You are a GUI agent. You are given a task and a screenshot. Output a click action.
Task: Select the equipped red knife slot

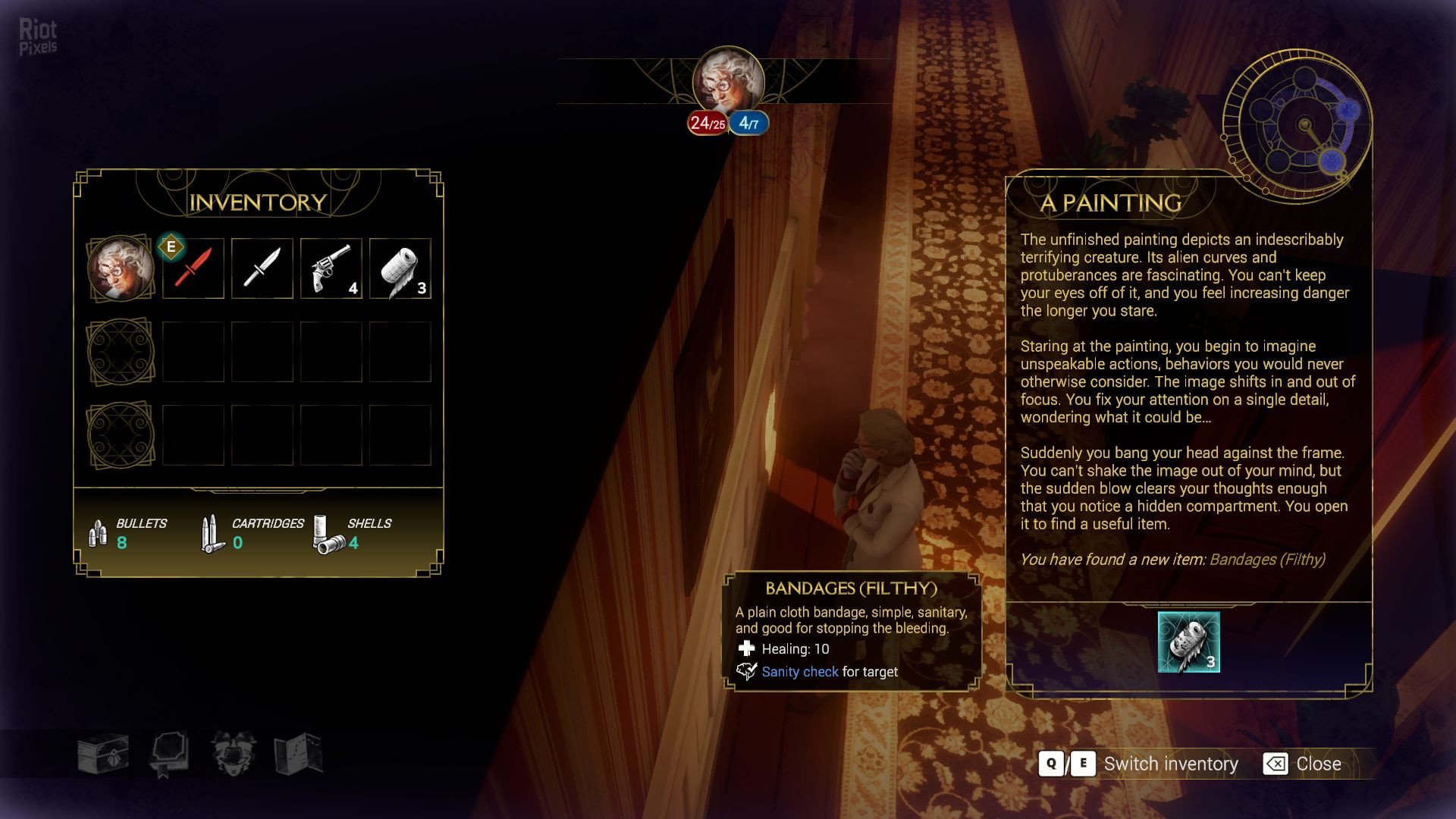tap(193, 268)
